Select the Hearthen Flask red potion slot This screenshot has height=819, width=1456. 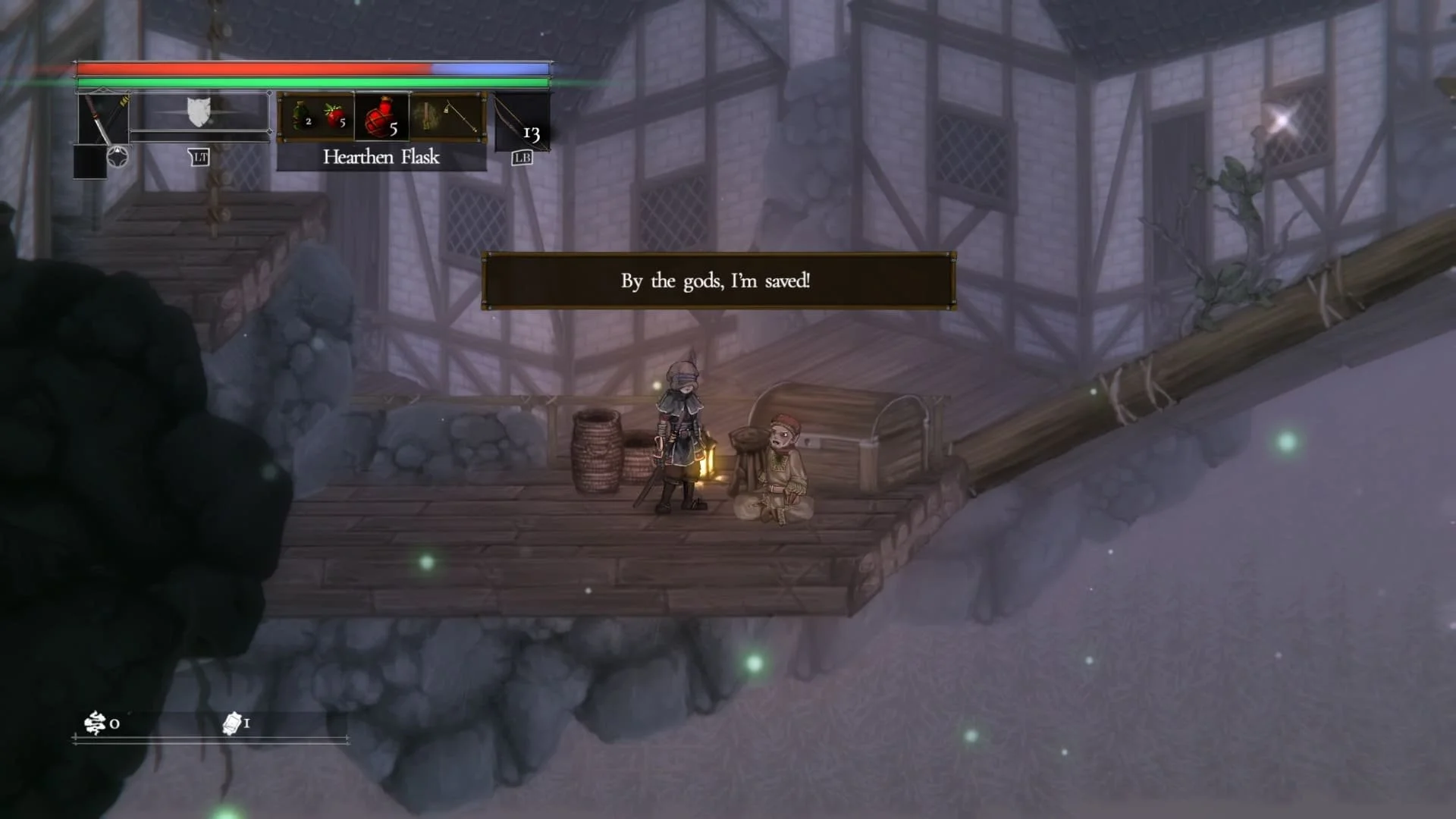tap(382, 117)
